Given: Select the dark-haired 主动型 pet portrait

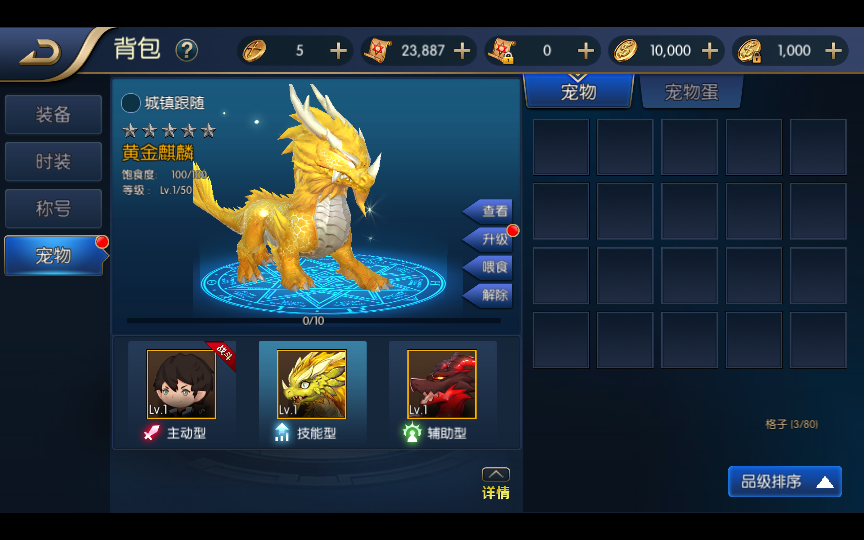Looking at the screenshot, I should pos(181,384).
